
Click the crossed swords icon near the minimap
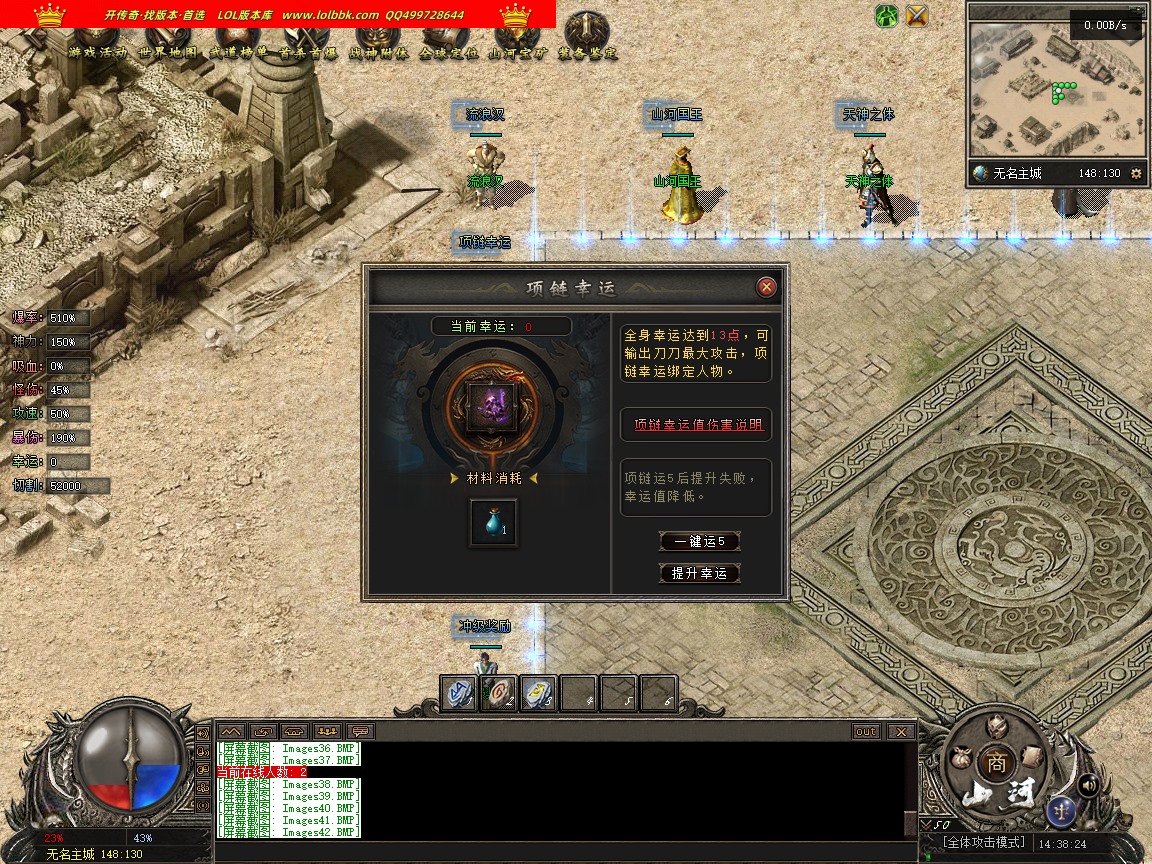coord(917,15)
